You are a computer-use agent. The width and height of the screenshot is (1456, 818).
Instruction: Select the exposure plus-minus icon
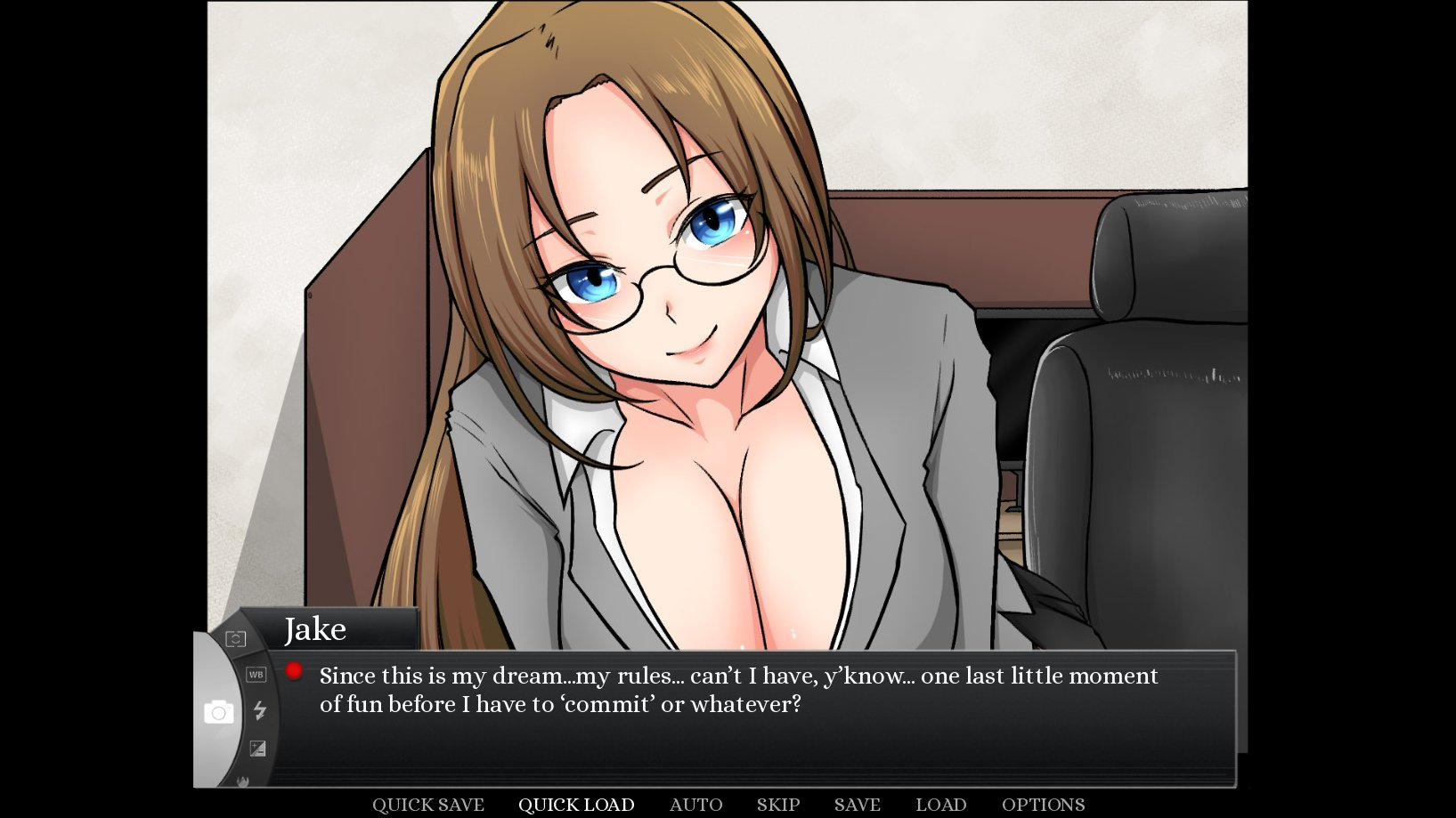257,749
